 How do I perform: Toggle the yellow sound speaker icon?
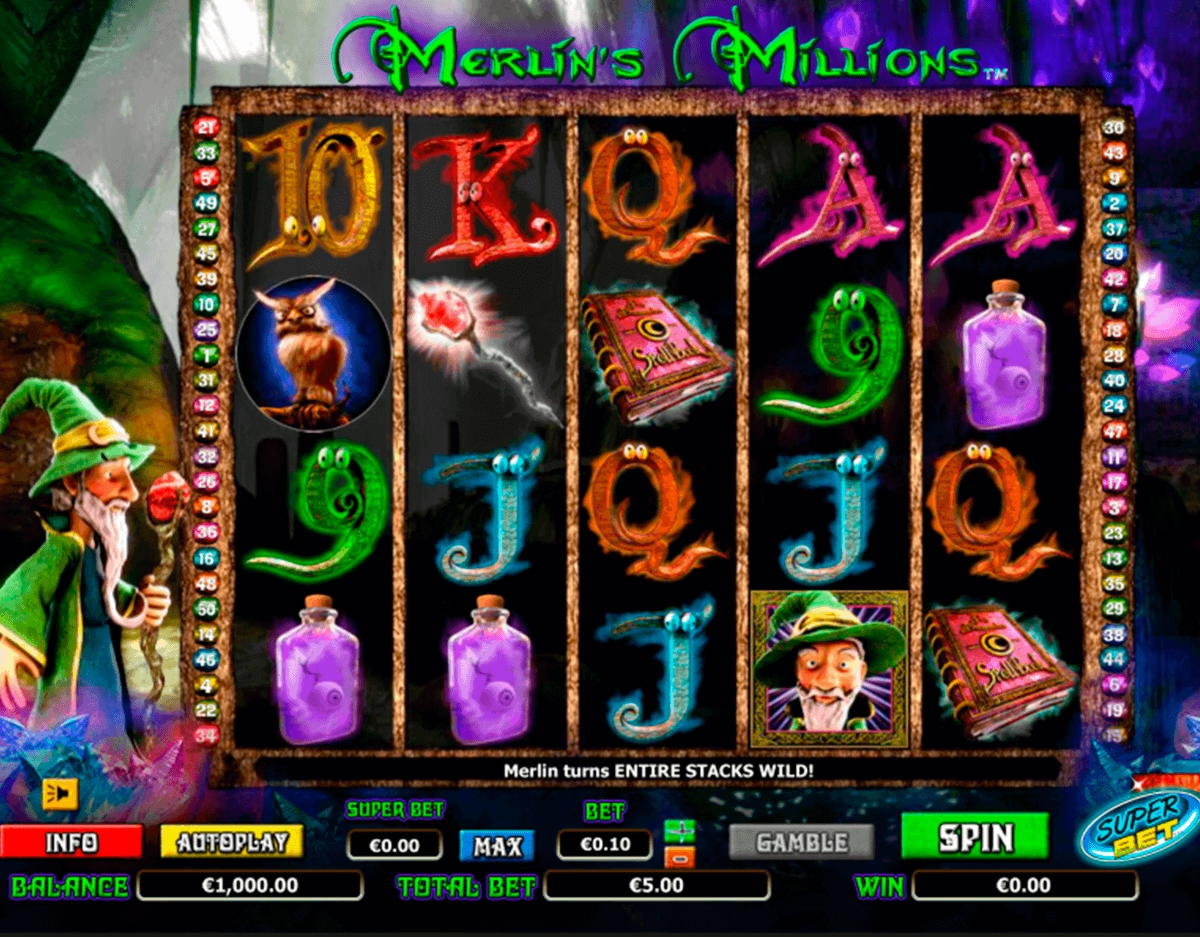60,793
